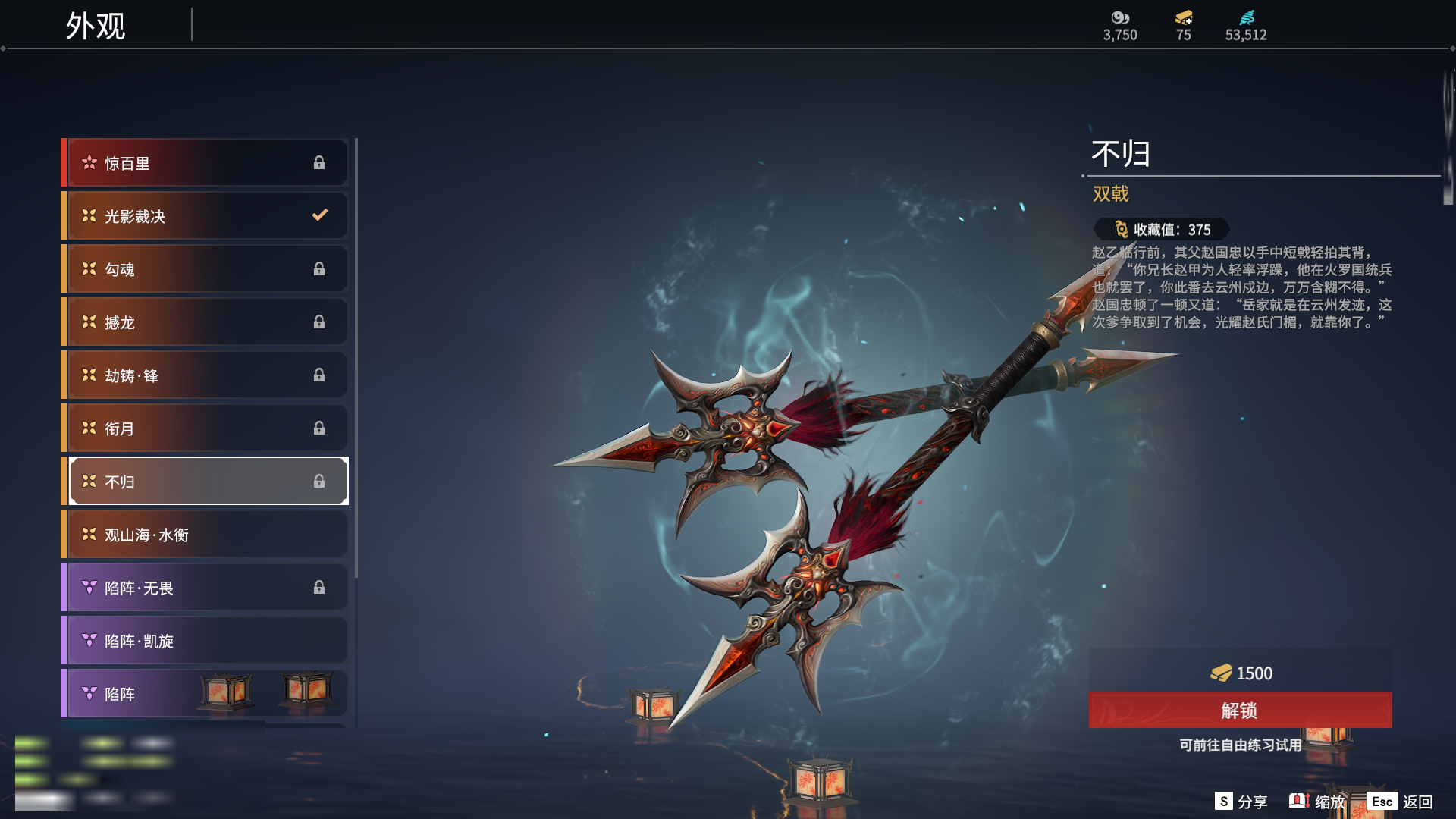Select the 勾魂 weapon skin
Image resolution: width=1456 pixels, height=819 pixels.
pyautogui.click(x=206, y=269)
